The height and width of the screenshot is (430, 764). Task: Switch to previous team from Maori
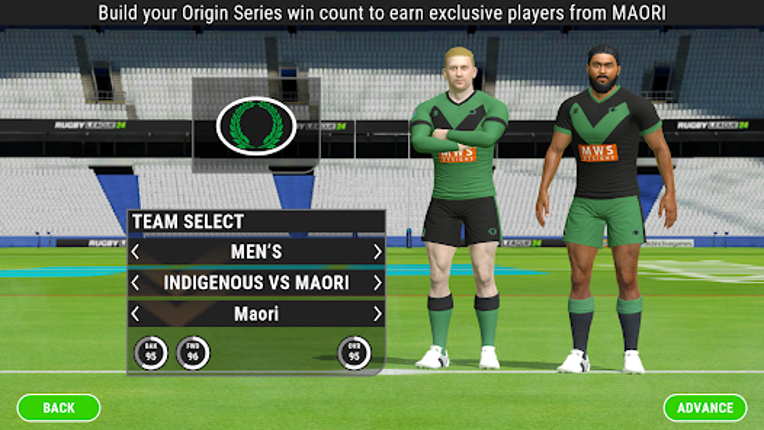136,314
